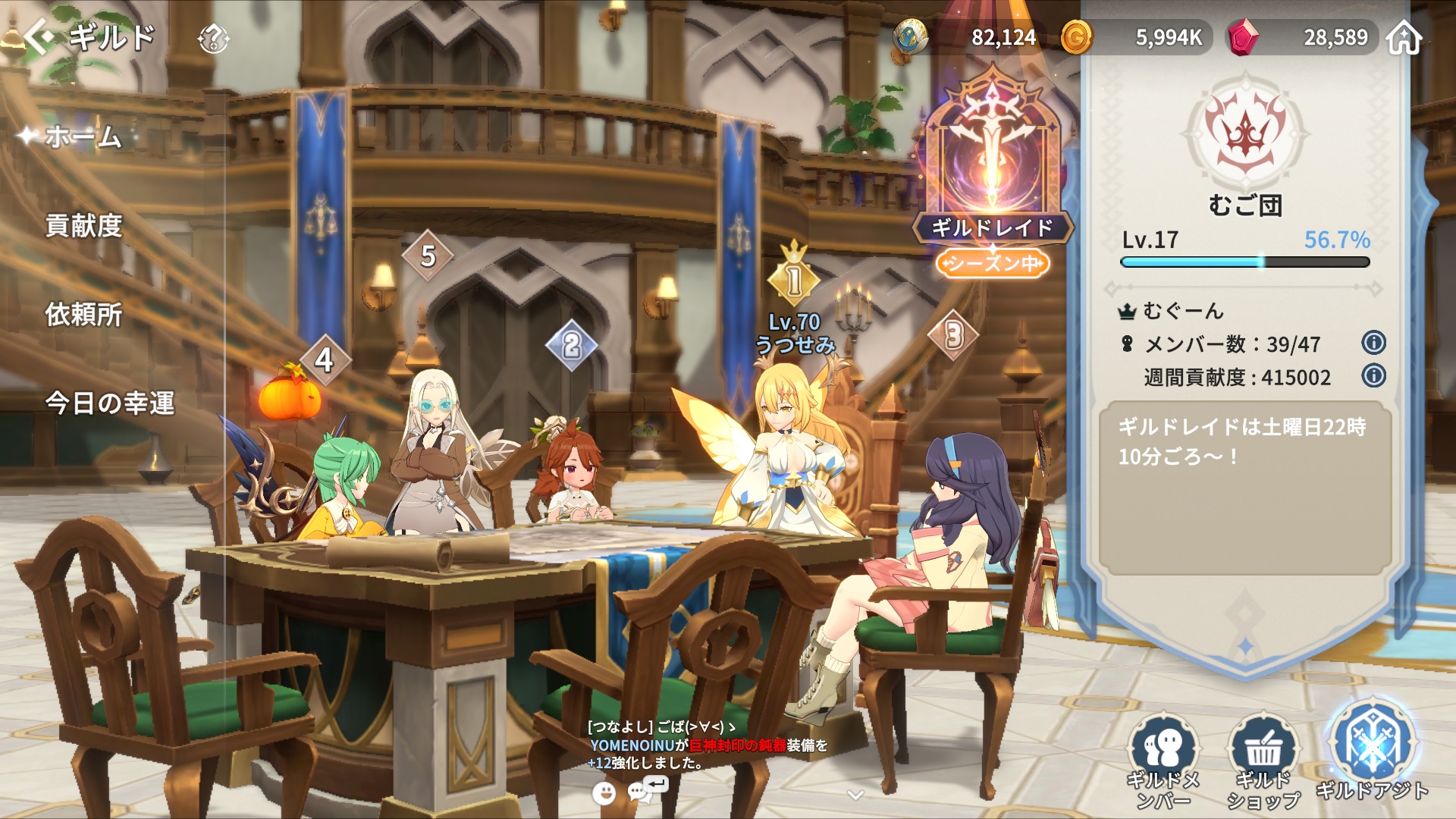Screen dimensions: 1456x819
Task: Open the 貢献度 menu entry
Action: 83,226
